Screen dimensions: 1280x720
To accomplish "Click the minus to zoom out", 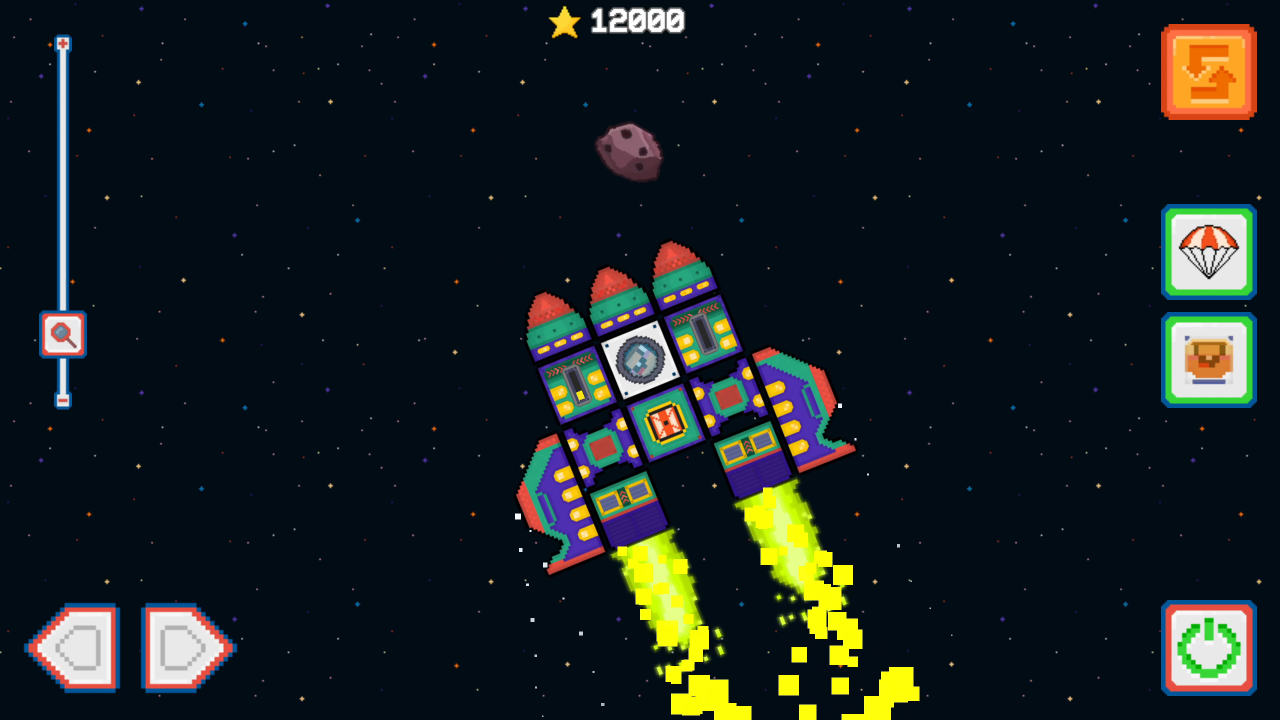I will (62, 402).
